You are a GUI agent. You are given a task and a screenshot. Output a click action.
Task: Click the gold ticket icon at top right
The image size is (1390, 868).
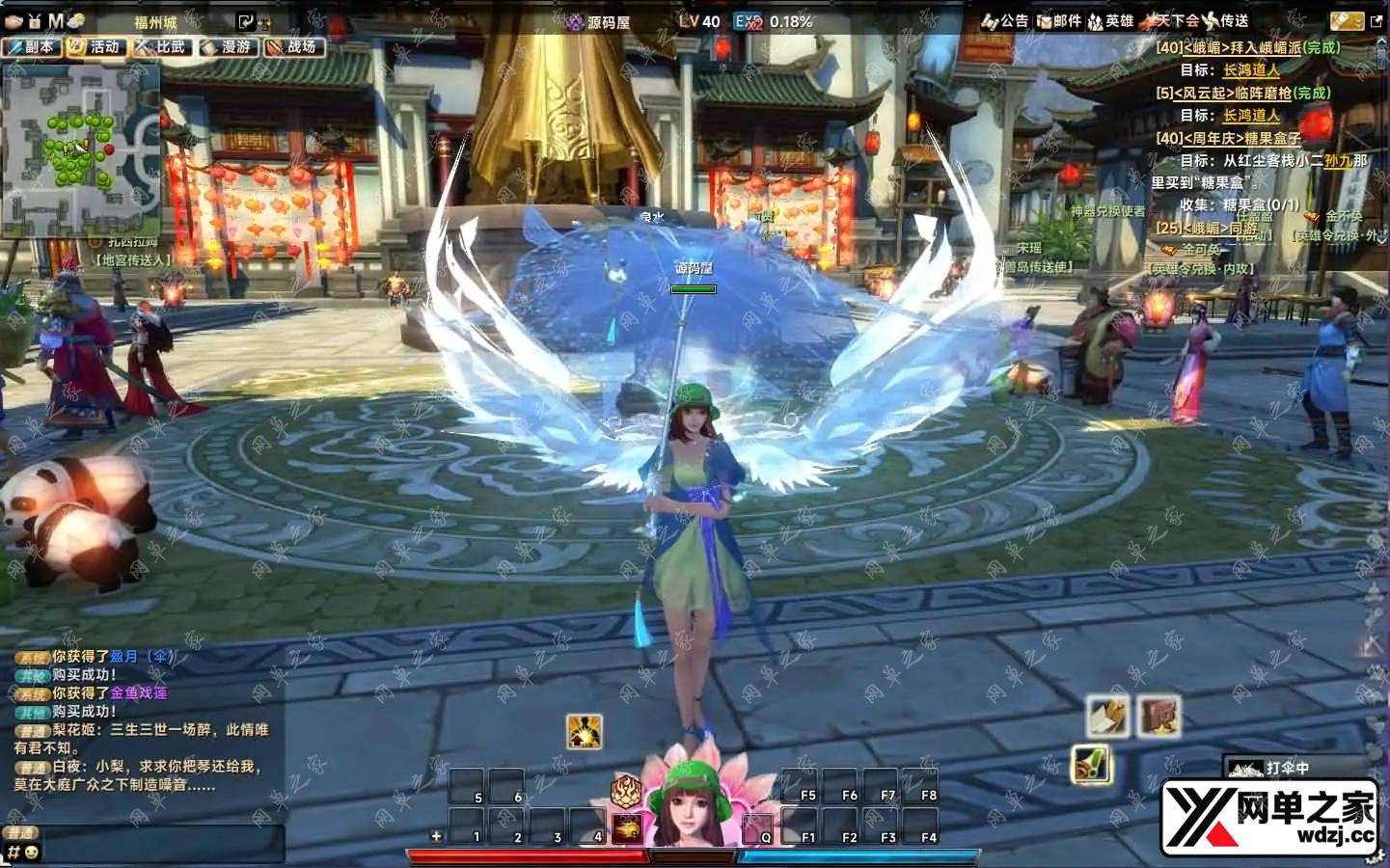(x=1346, y=20)
